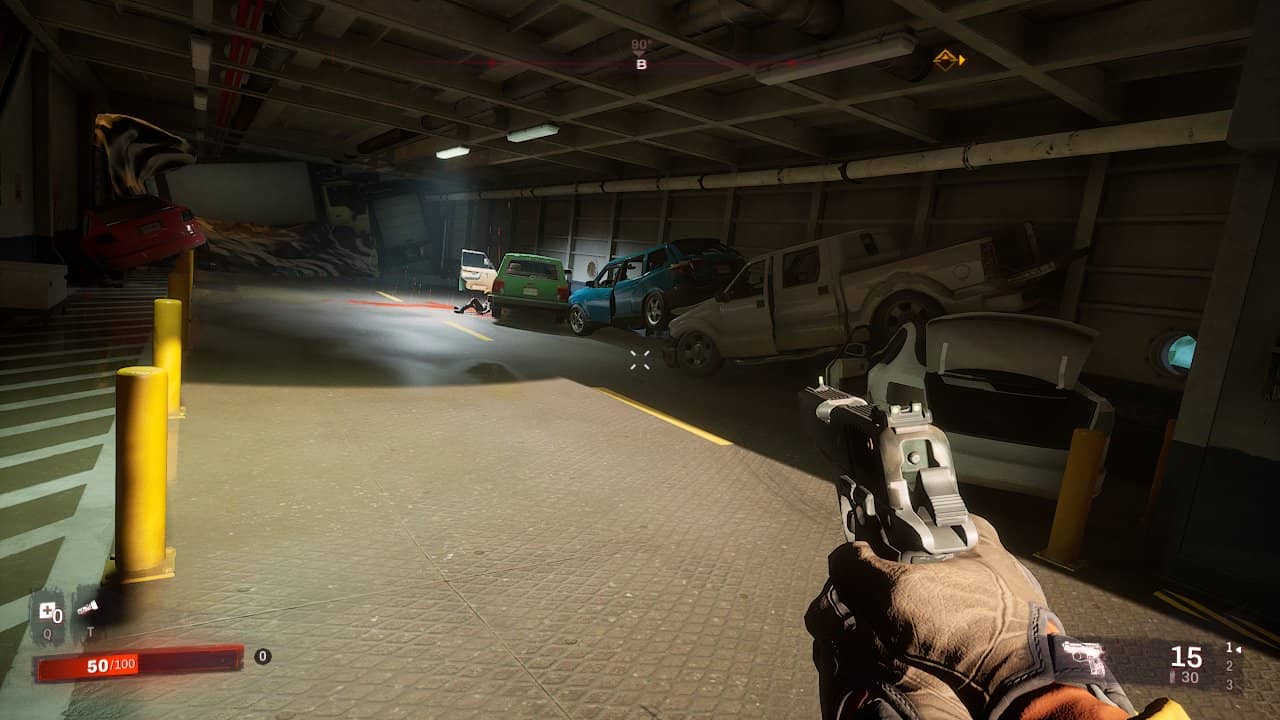Click the orange objective marker
This screenshot has height=720, width=1280.
[x=948, y=60]
